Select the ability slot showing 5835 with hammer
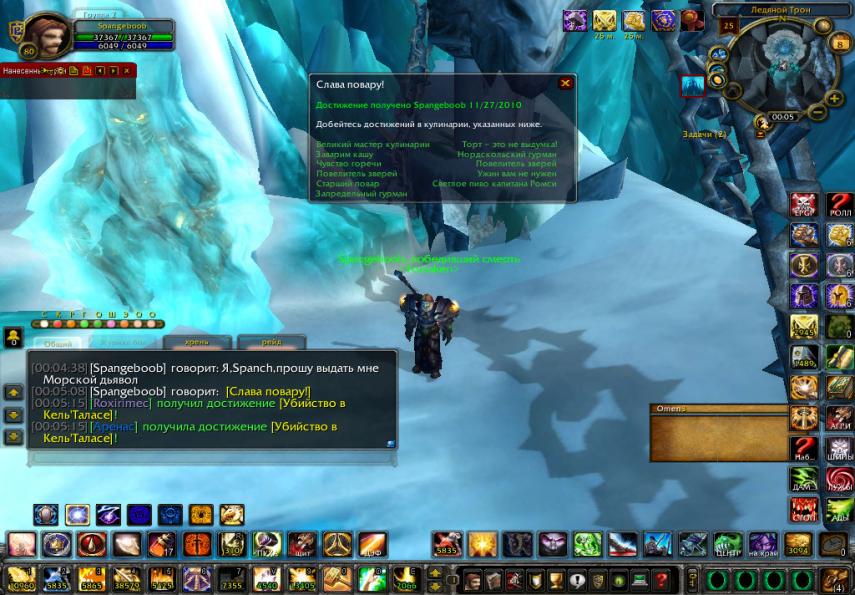 coord(447,544)
